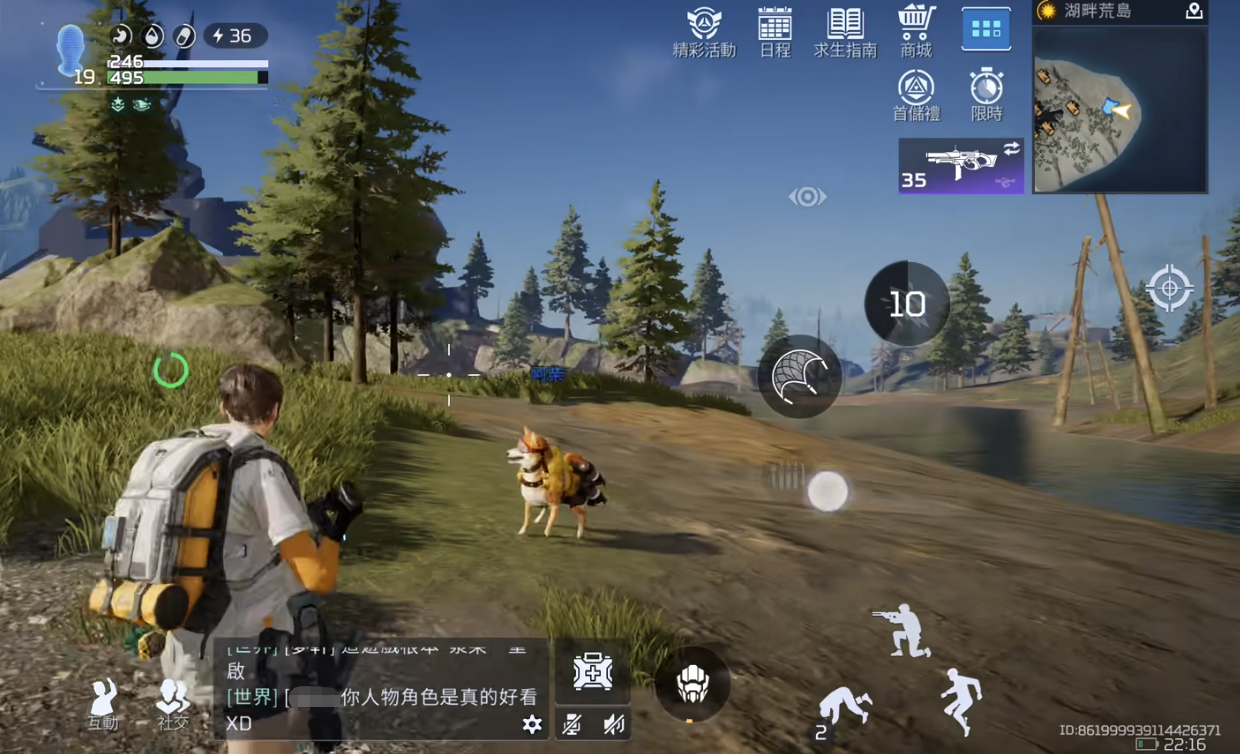Tap the jump action button
1240x754 pixels.
pos(962,700)
